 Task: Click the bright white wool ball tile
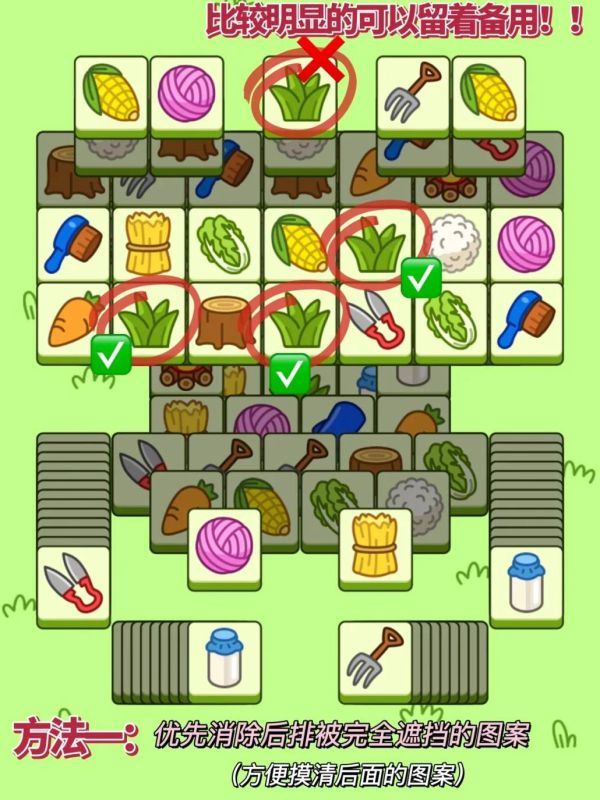click(450, 245)
